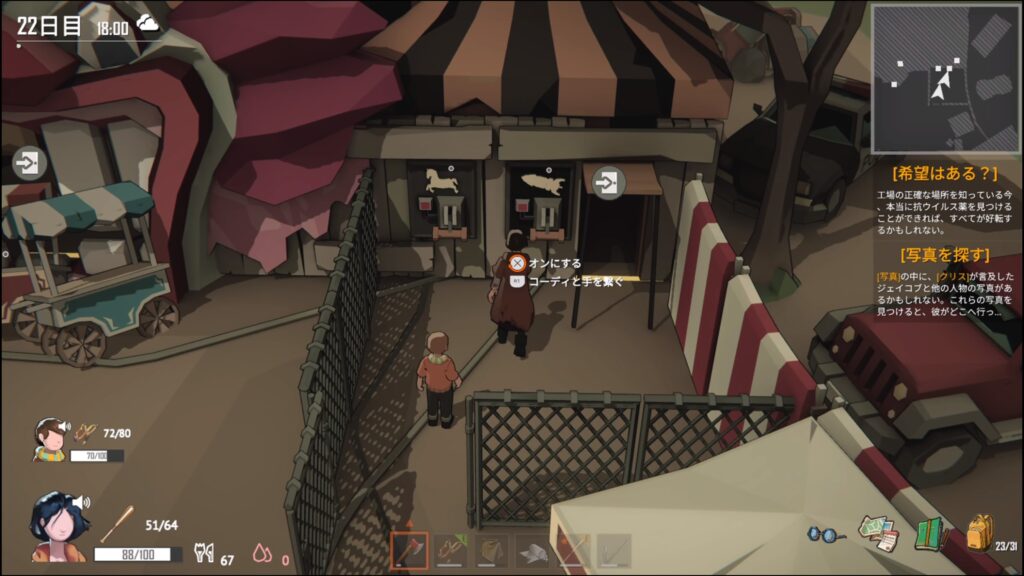Screen dimensions: 1024x576
Task: Select the axe hotbar slot
Action: click(x=409, y=550)
